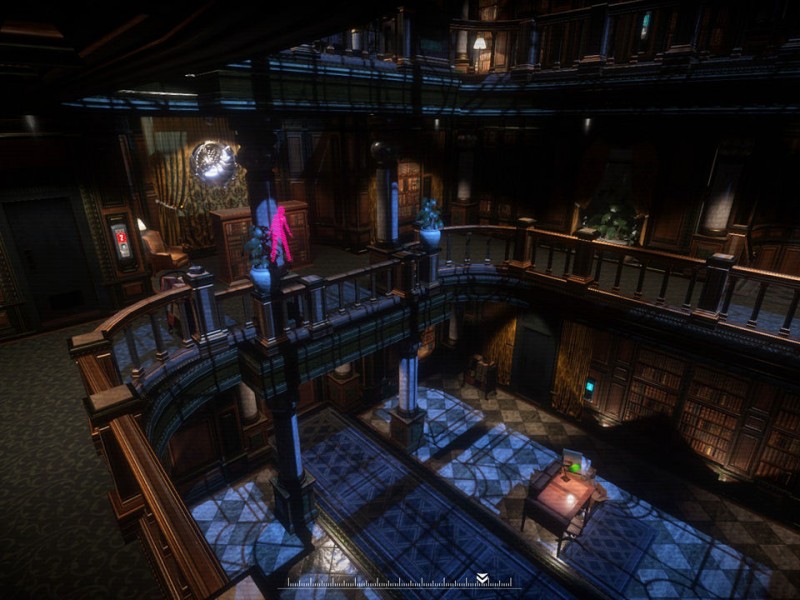Click the chevron marker on the bottom ruler
800x600 pixels.
(x=482, y=578)
